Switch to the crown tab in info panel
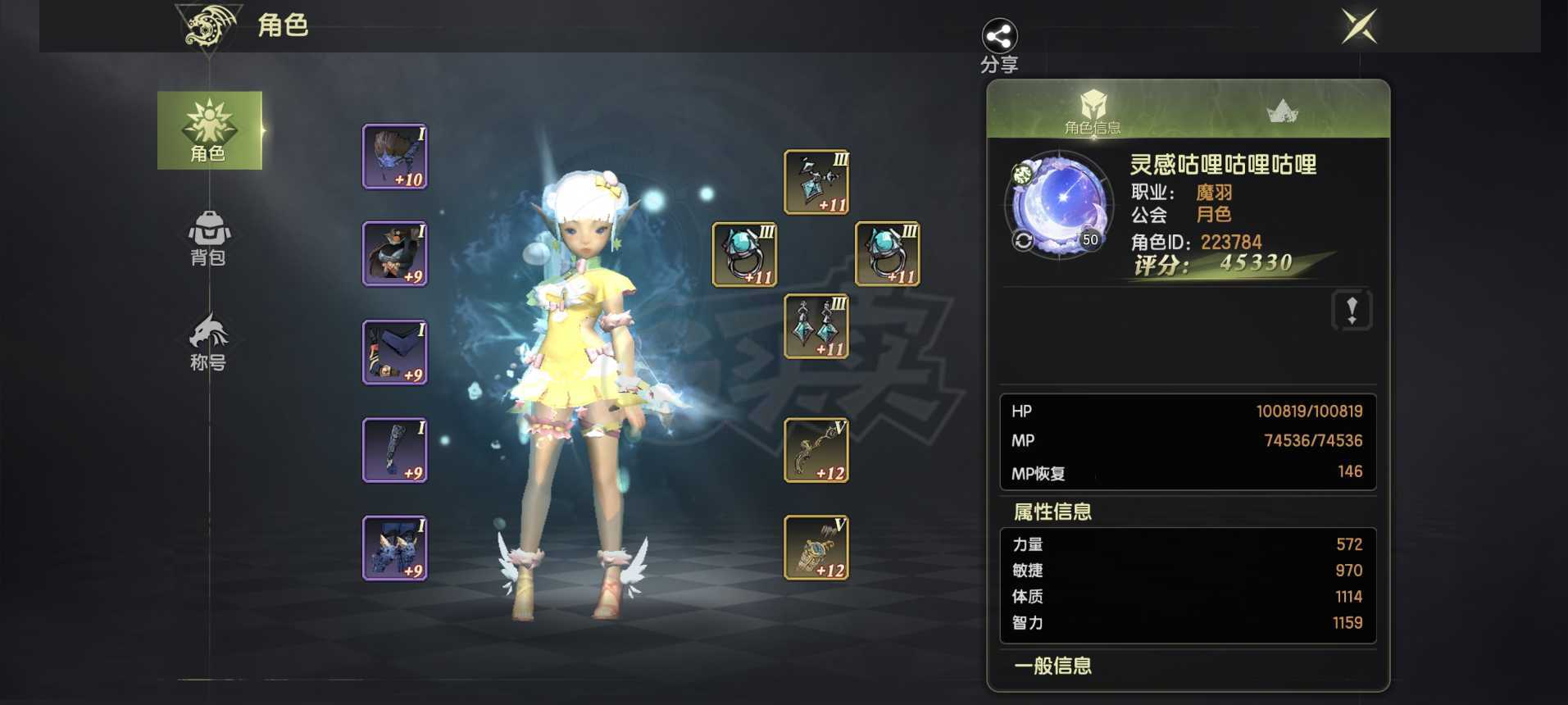The image size is (1568, 705). point(1282,111)
